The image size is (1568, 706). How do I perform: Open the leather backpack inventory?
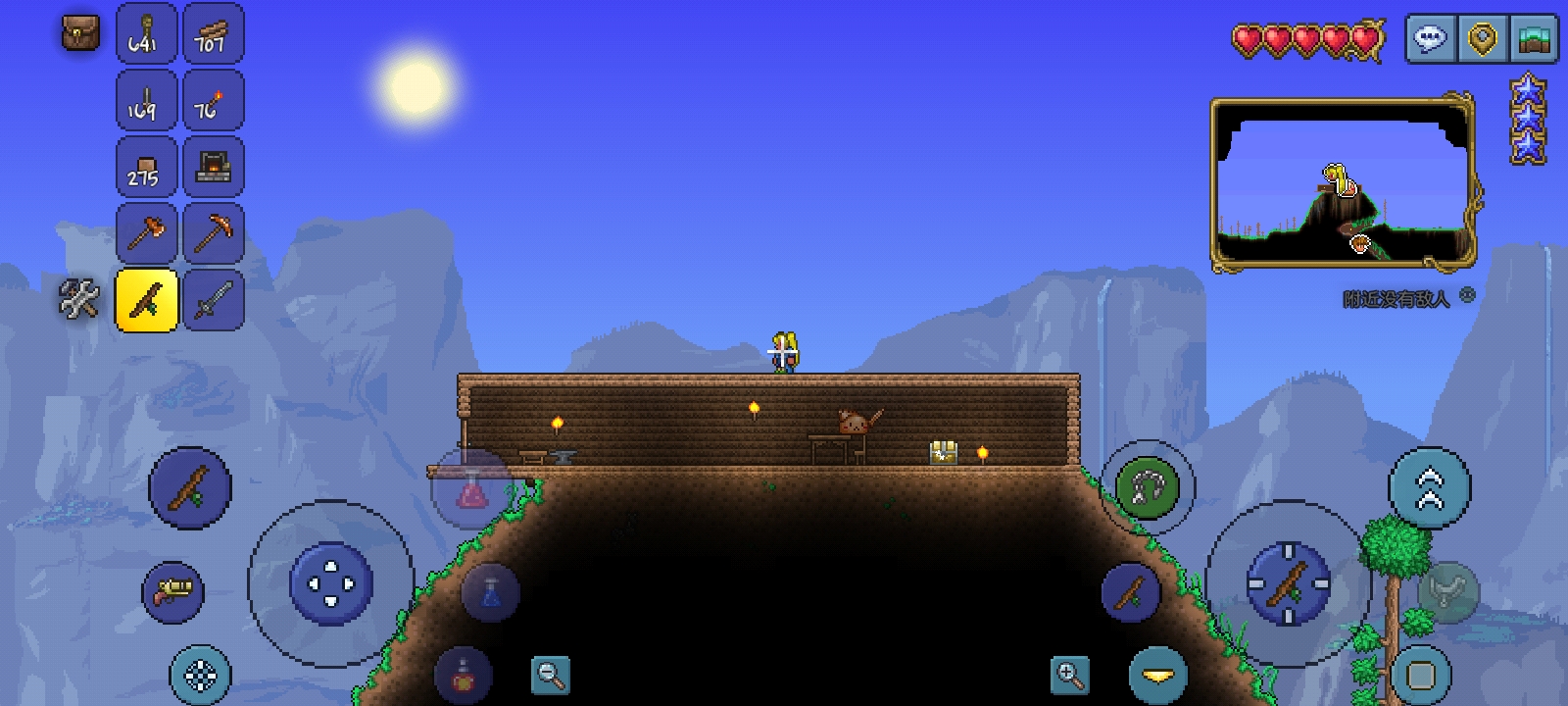click(80, 33)
